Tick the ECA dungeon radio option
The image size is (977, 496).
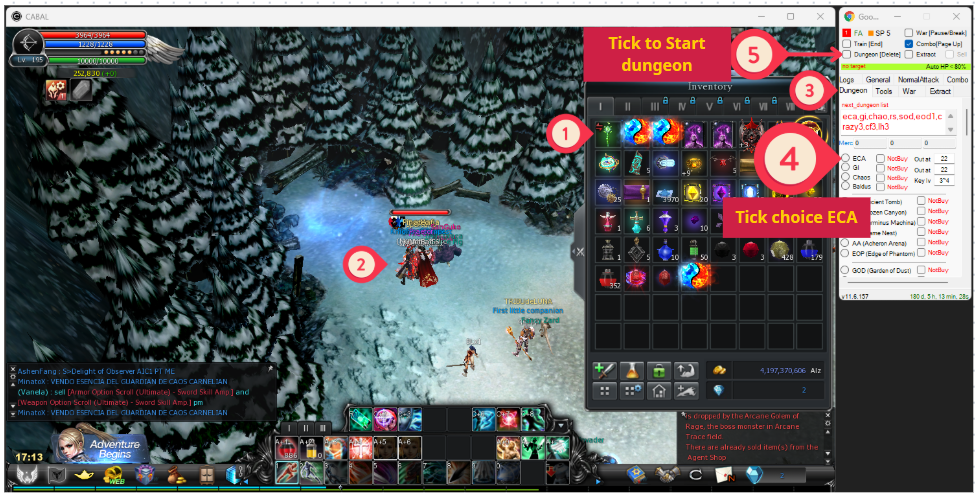tap(845, 158)
